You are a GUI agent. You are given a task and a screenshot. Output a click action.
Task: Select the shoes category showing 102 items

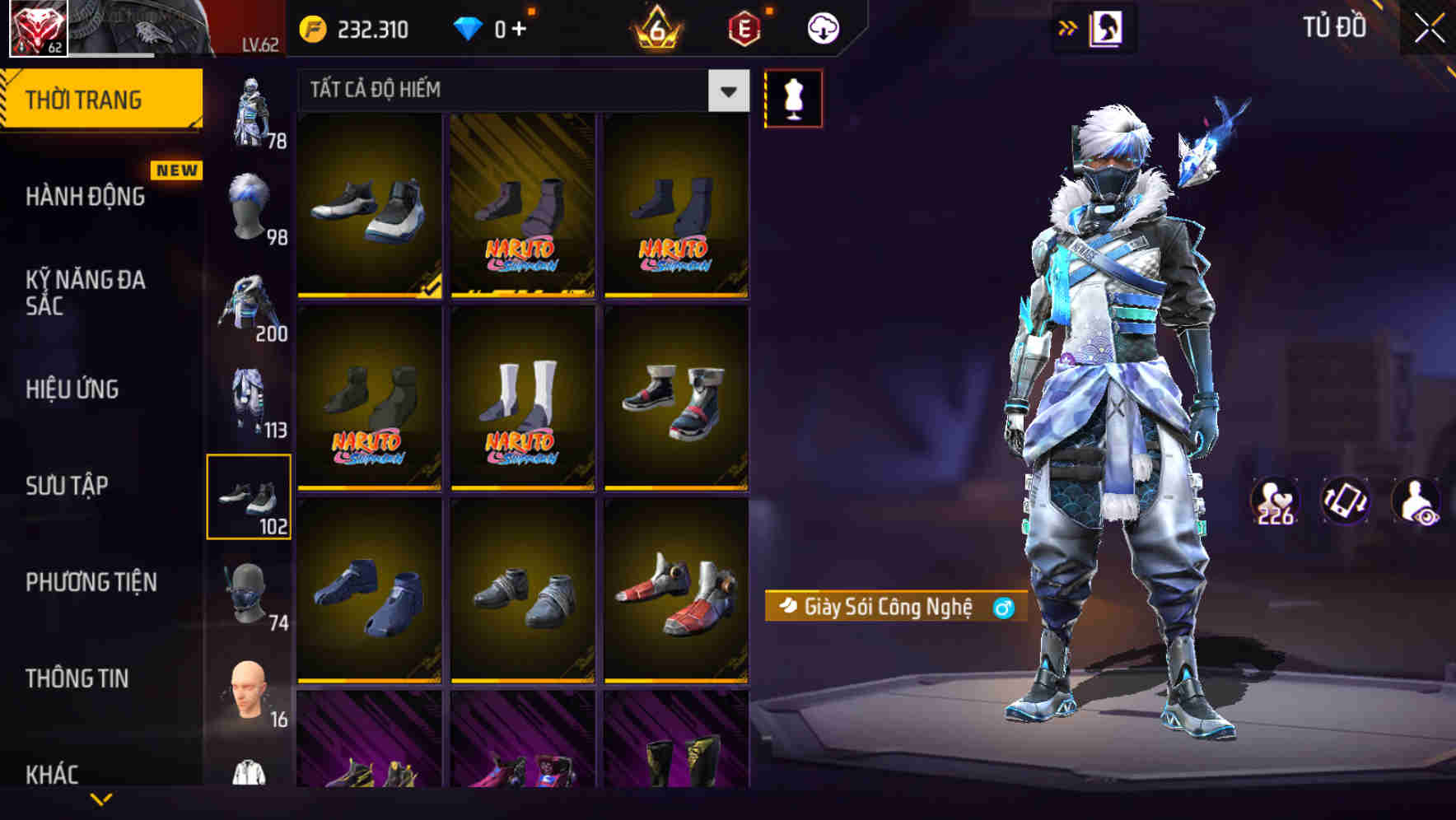[250, 497]
